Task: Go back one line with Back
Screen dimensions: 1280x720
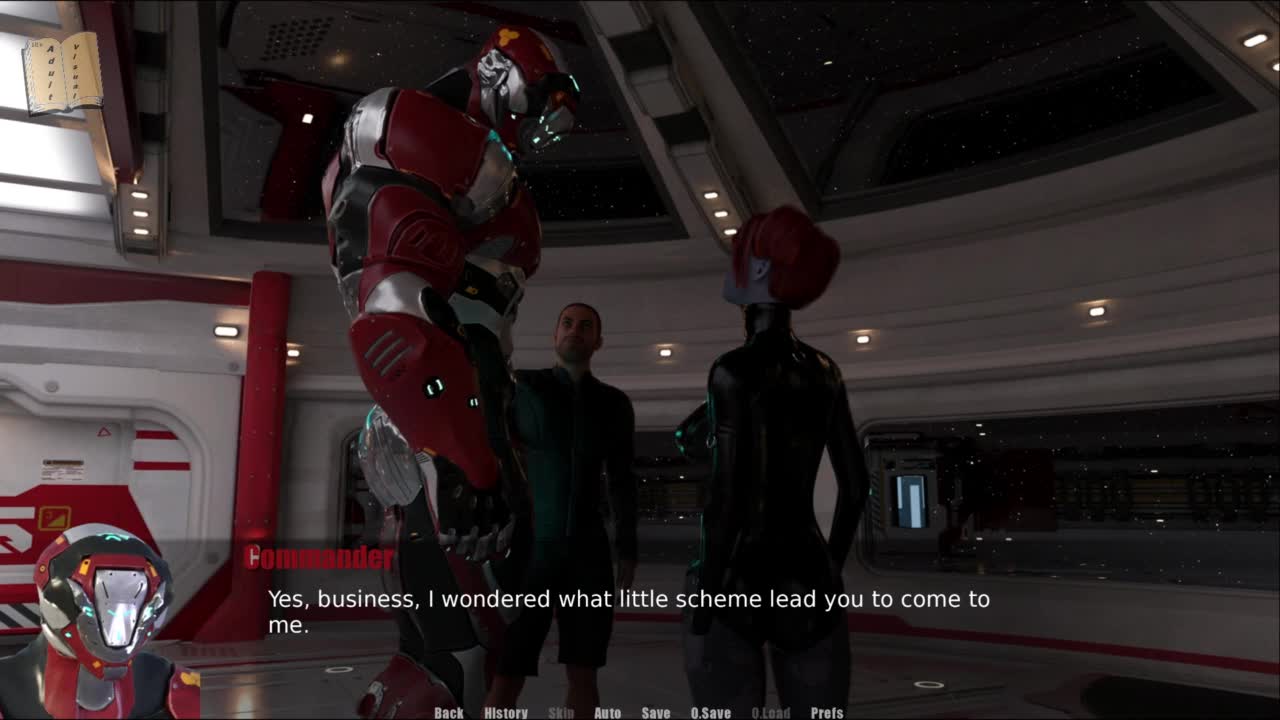Action: click(449, 713)
